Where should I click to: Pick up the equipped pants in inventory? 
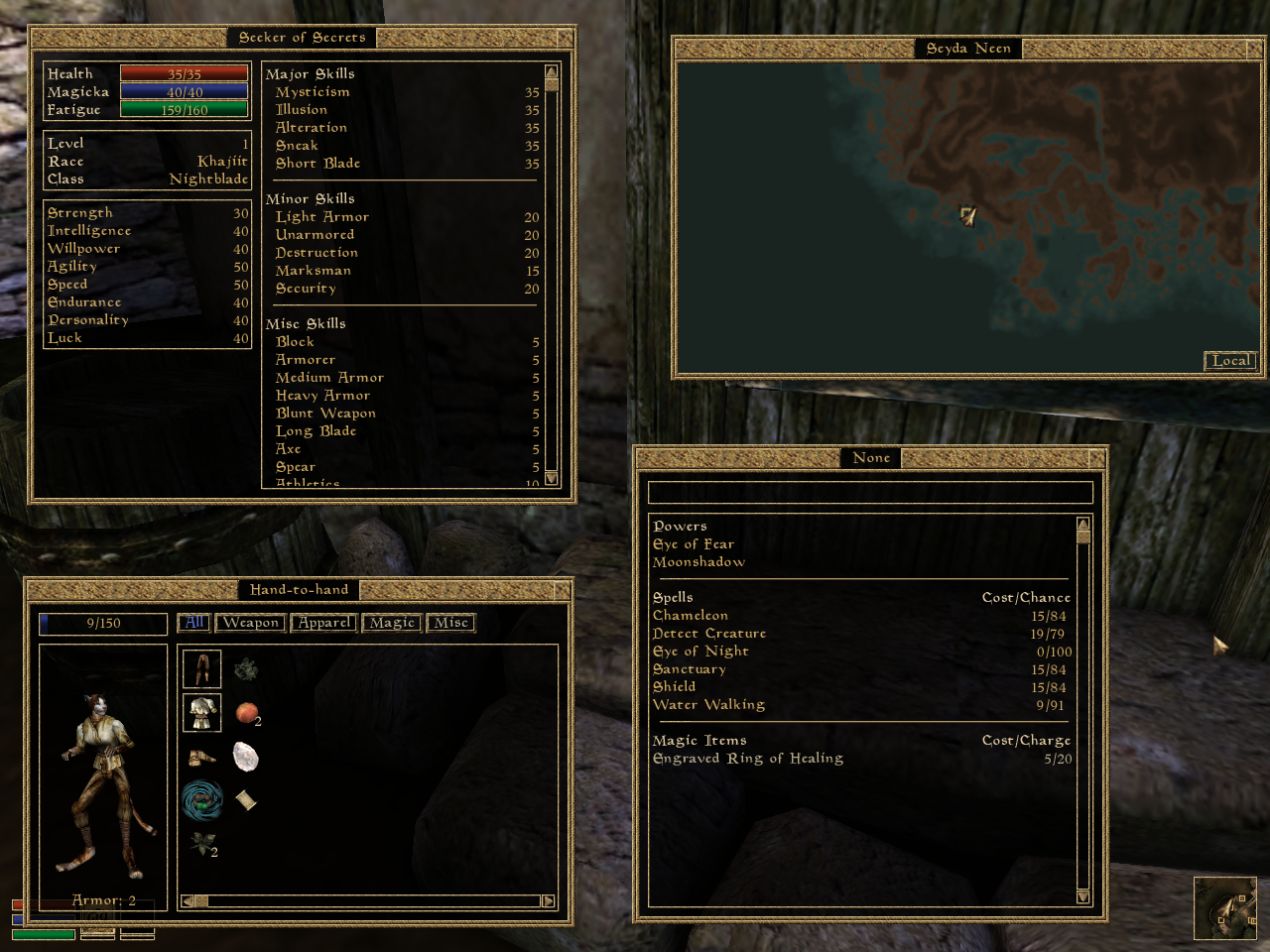point(201,669)
